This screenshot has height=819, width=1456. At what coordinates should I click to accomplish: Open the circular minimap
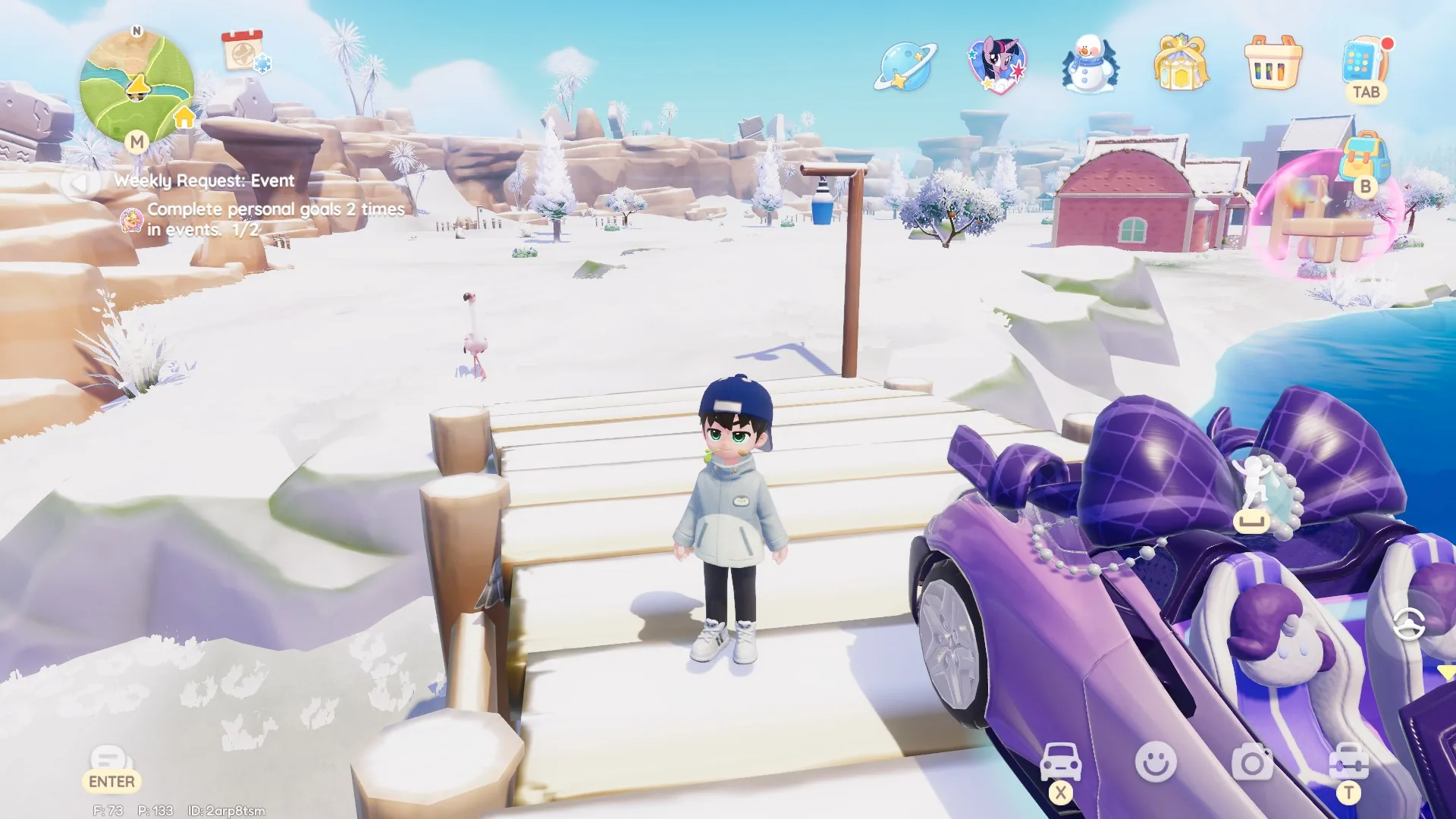pyautogui.click(x=136, y=87)
